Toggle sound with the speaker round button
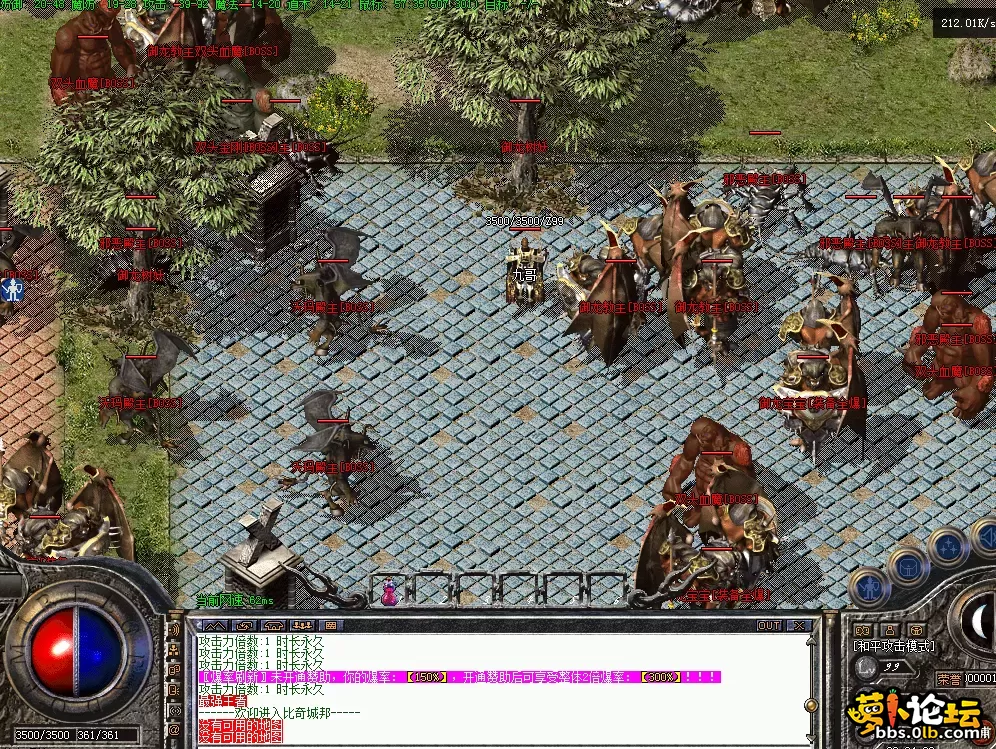This screenshot has height=749, width=996. (984, 536)
